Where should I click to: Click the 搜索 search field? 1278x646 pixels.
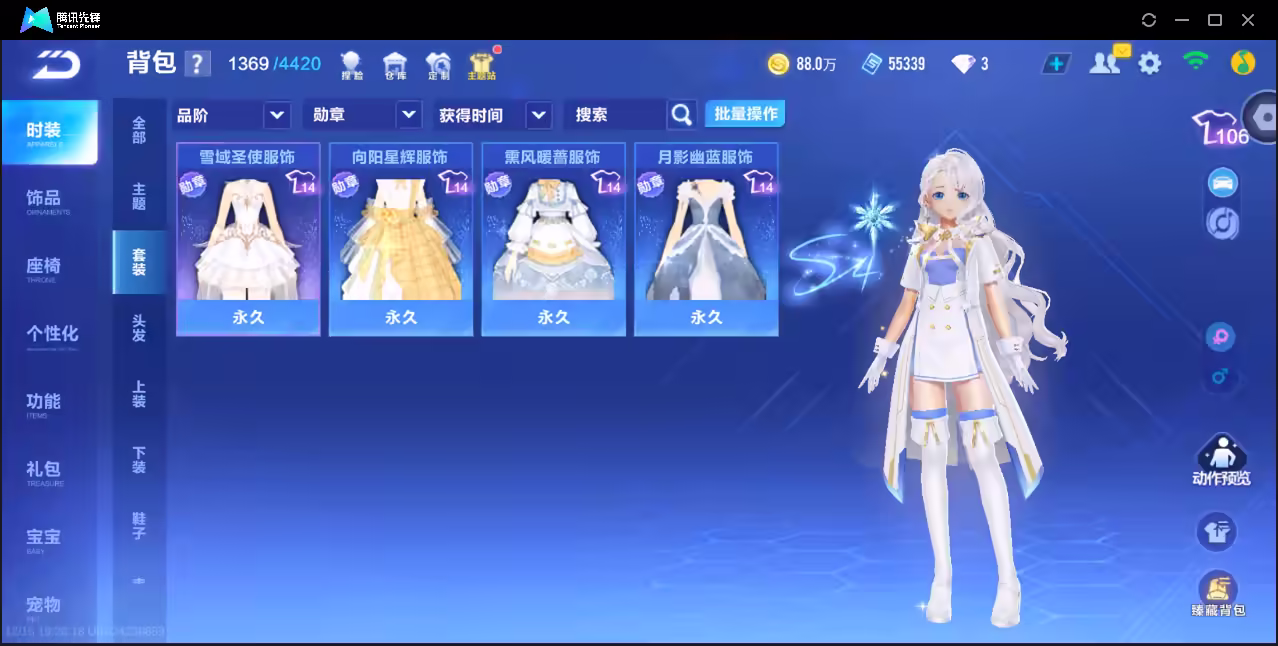[x=615, y=115]
